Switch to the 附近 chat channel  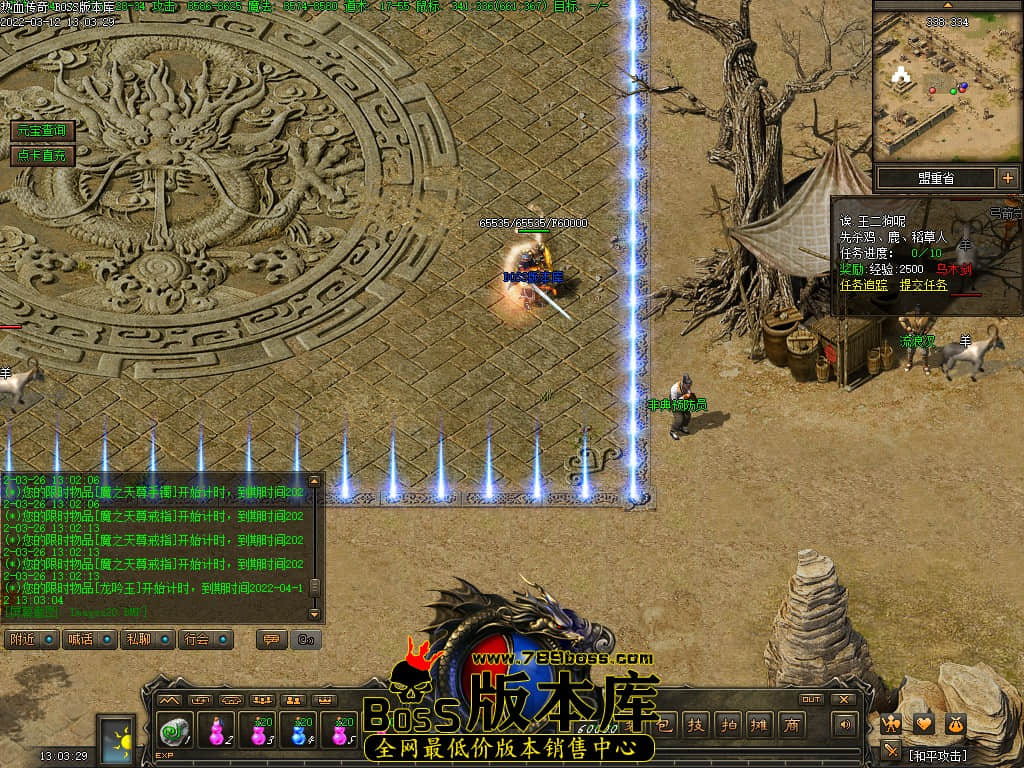[x=31, y=639]
